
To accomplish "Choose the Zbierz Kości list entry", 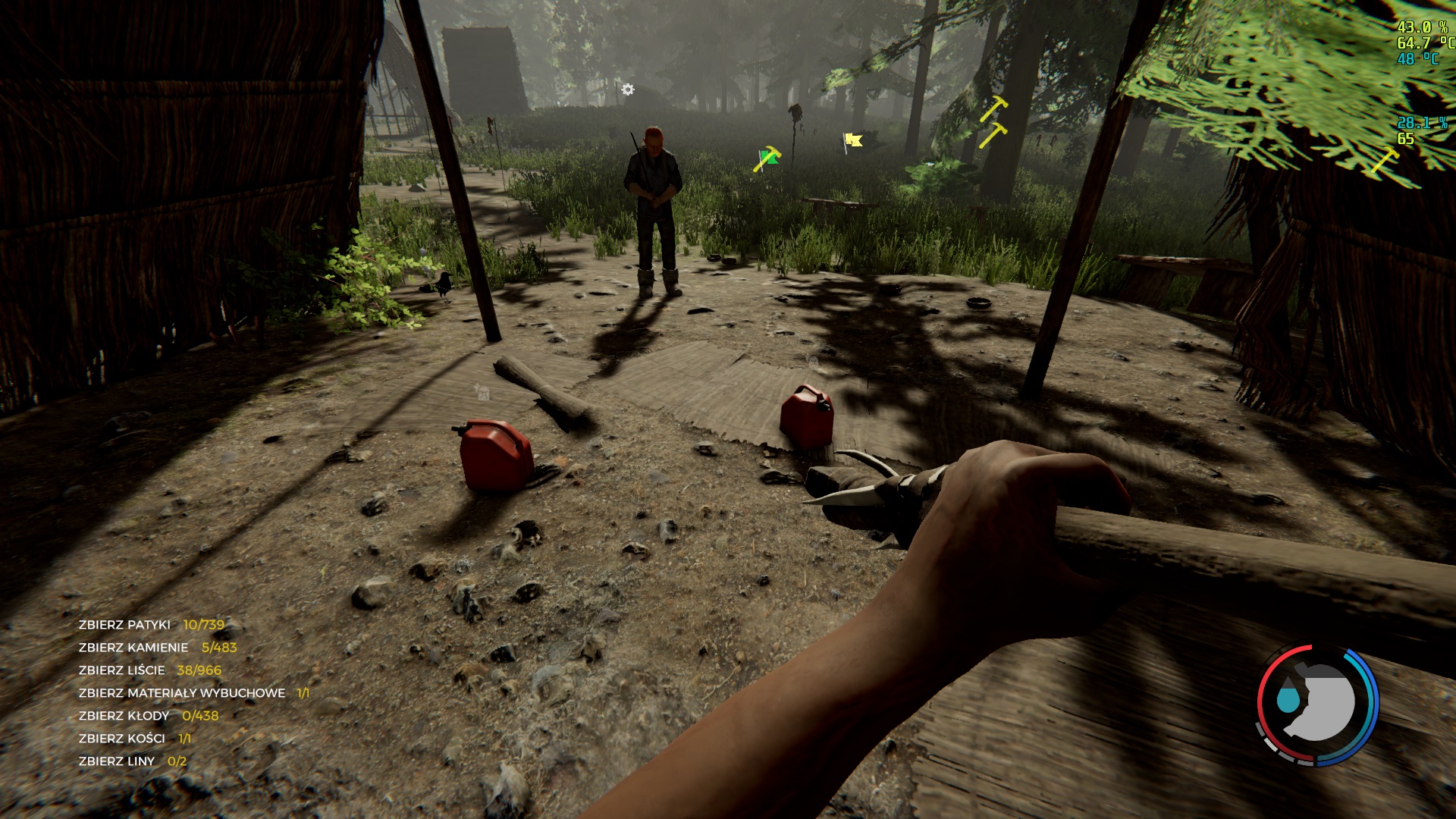I will (x=134, y=739).
